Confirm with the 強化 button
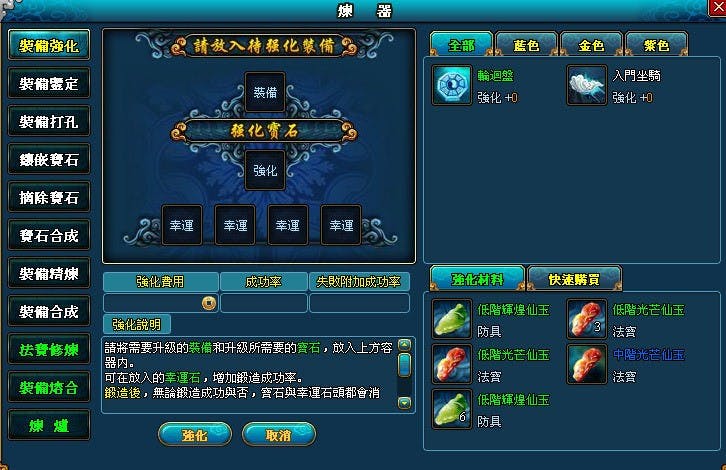This screenshot has width=726, height=470. point(195,436)
